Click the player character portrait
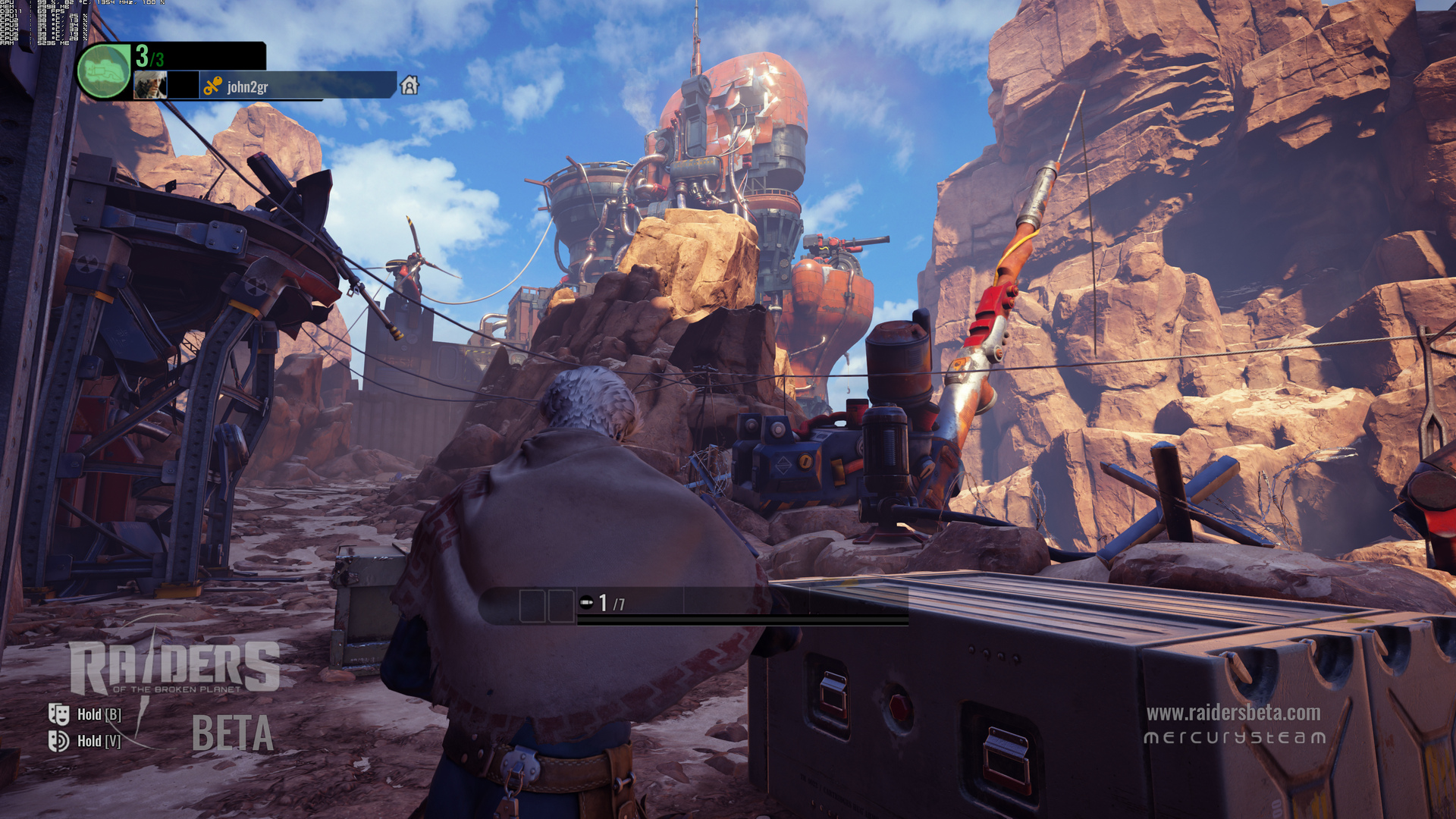This screenshot has width=1456, height=819. coord(150,85)
